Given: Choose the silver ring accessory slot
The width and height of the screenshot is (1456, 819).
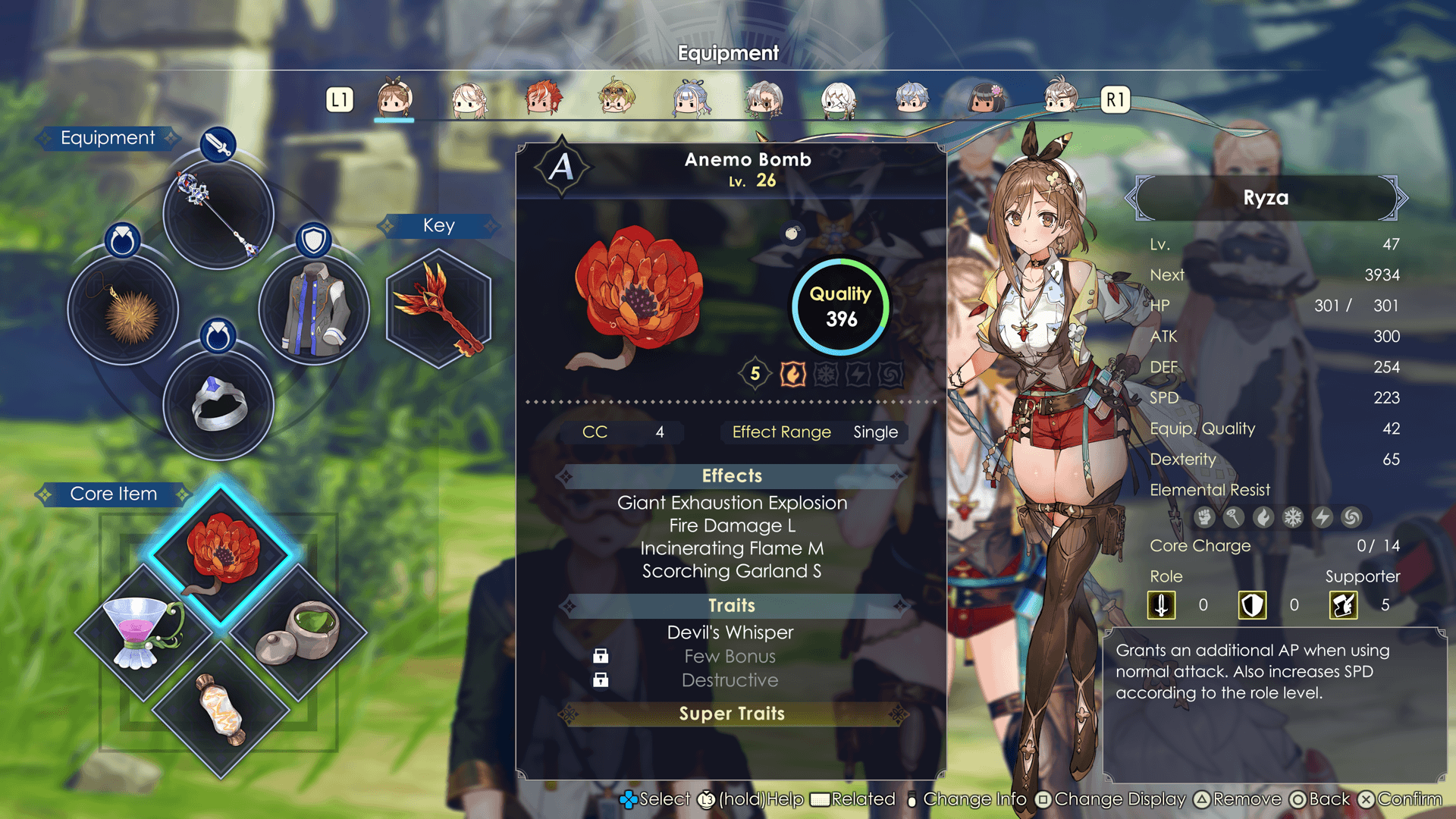Looking at the screenshot, I should [x=218, y=405].
